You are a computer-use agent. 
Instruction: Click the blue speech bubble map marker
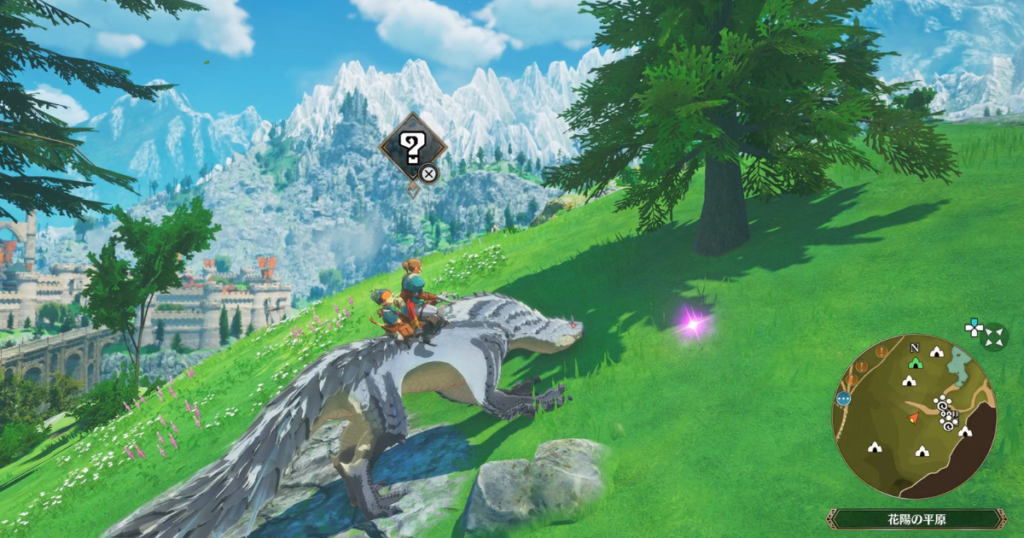pos(843,398)
